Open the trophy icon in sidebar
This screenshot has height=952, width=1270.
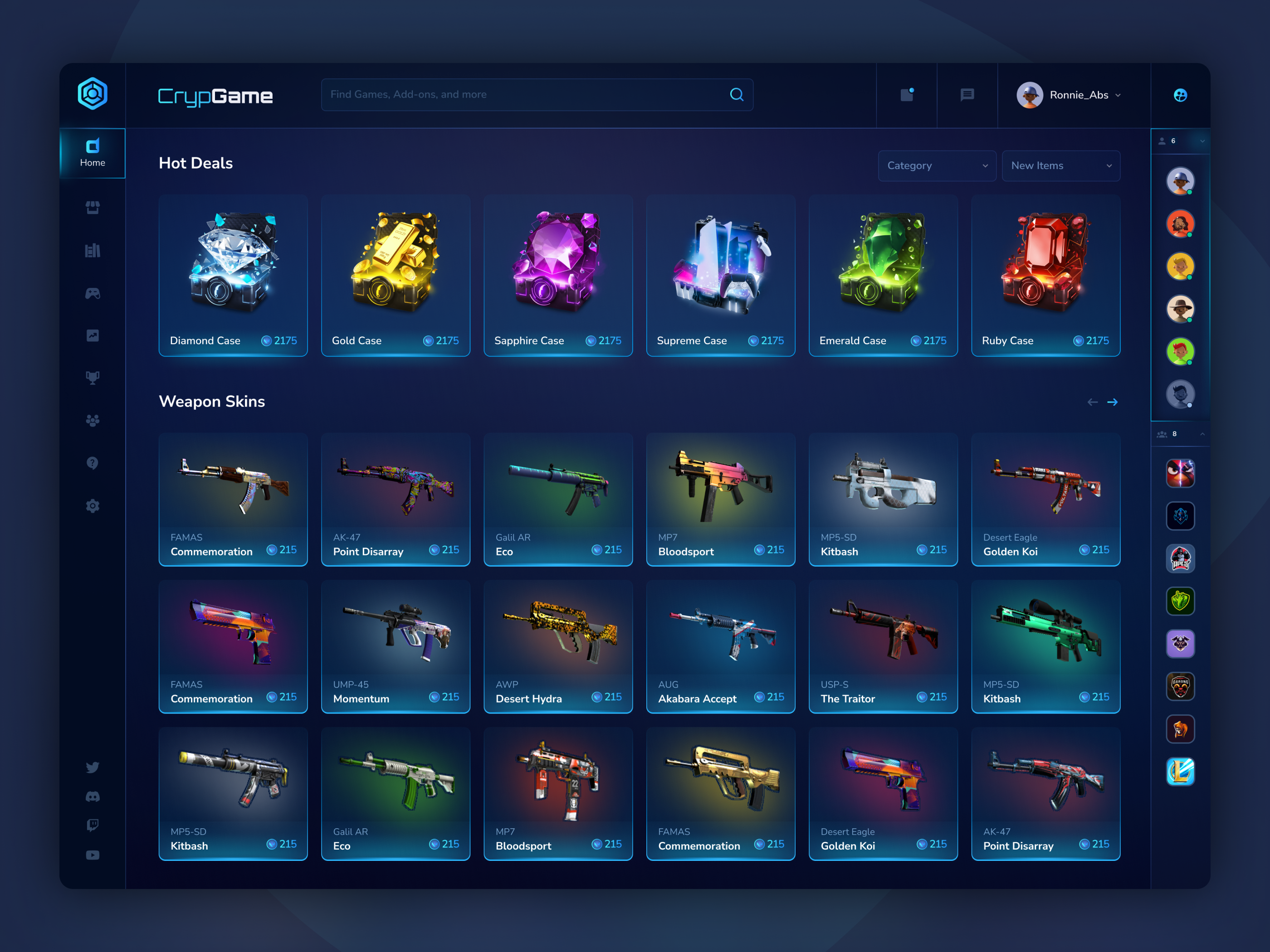pos(93,378)
